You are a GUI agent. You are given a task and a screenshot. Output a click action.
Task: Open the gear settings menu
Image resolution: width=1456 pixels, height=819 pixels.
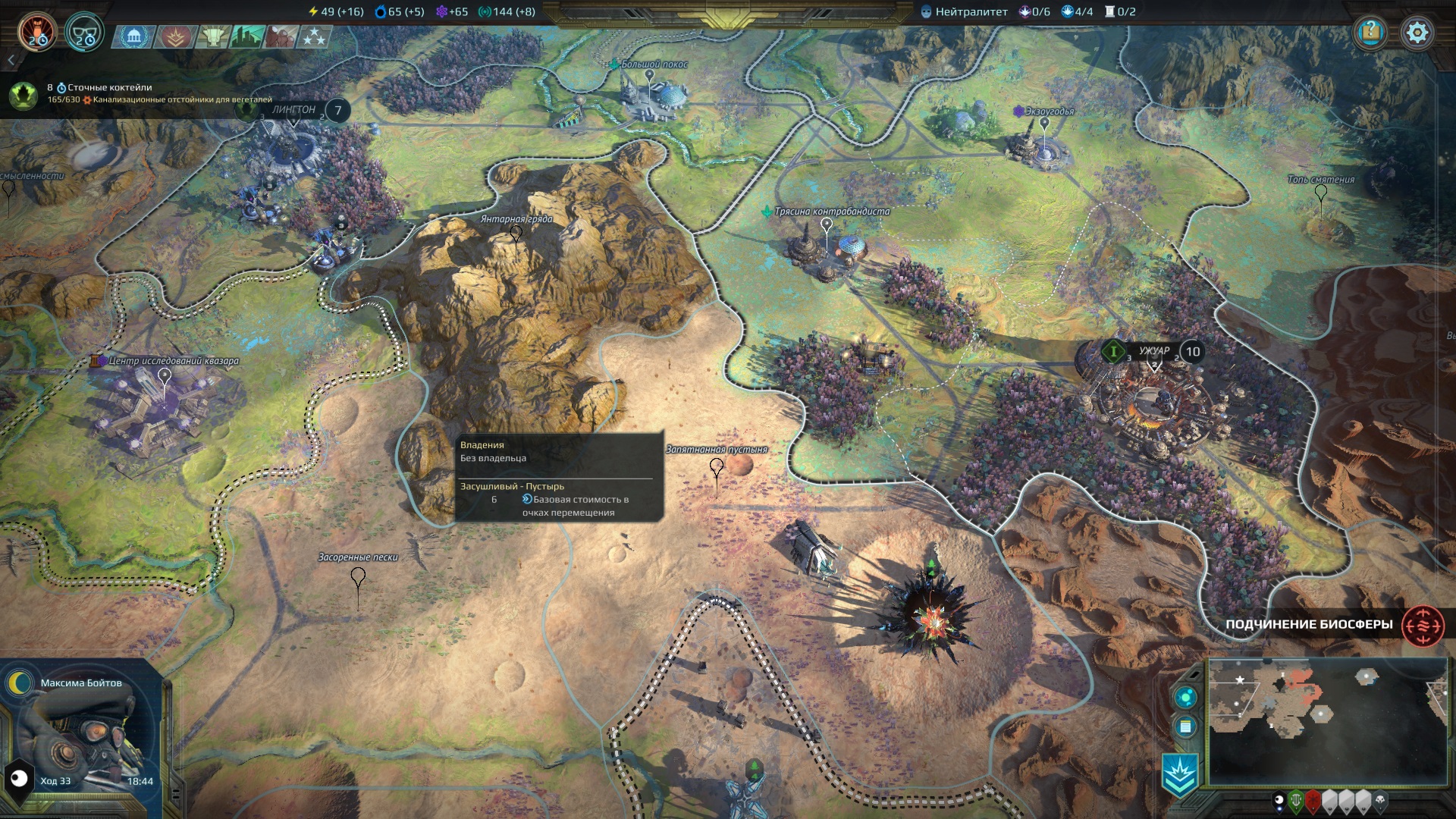tap(1417, 33)
